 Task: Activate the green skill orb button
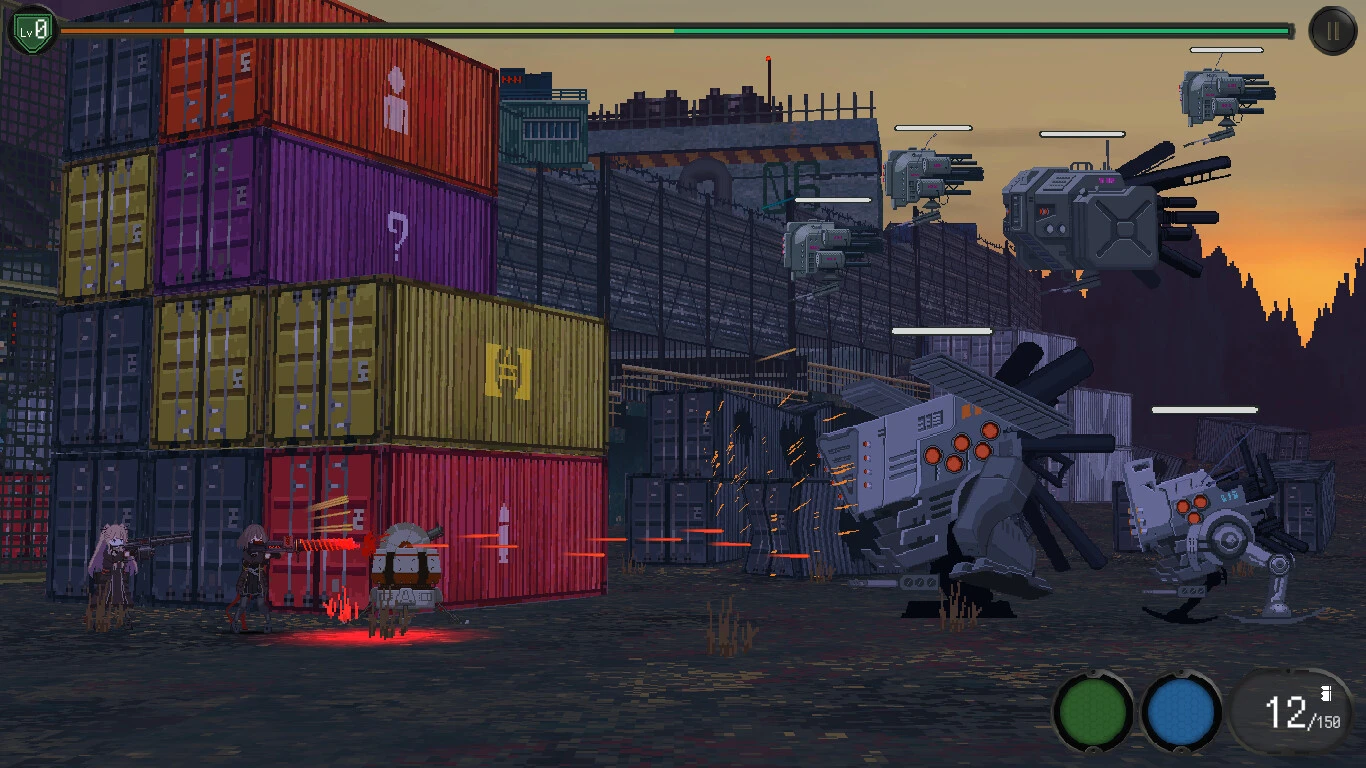(1091, 713)
